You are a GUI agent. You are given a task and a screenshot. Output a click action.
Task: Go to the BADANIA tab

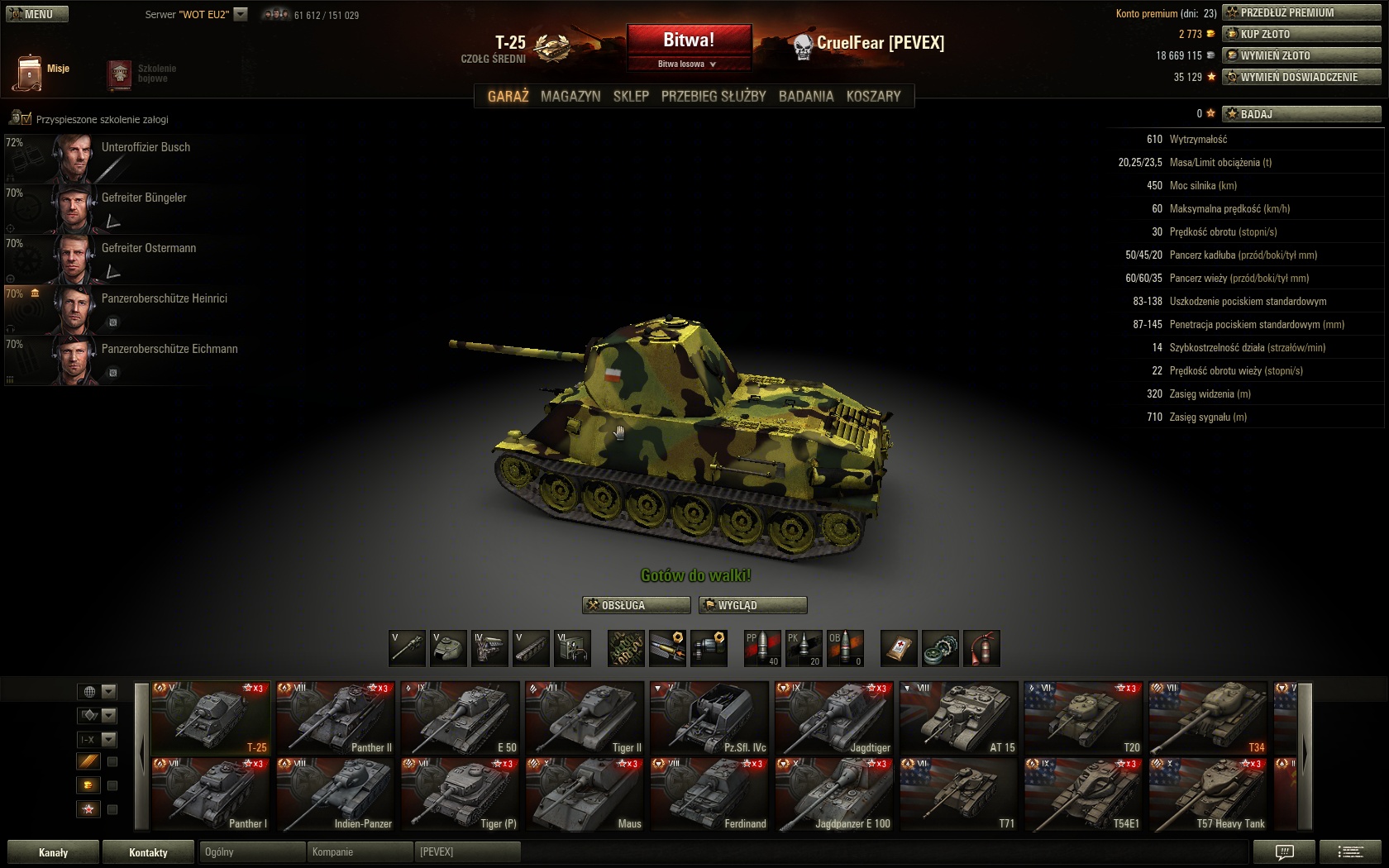point(806,96)
